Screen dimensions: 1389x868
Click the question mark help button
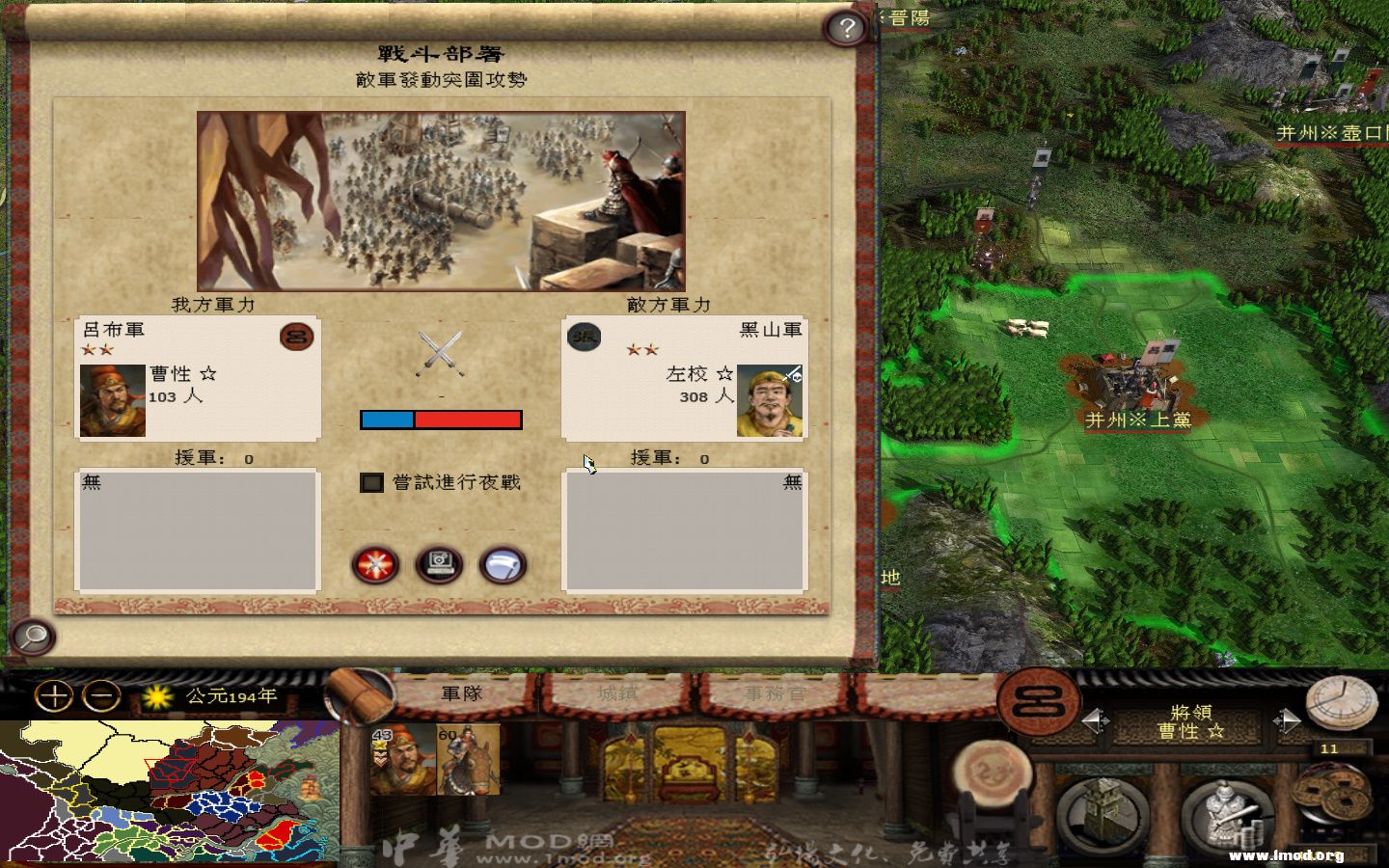pos(846,29)
